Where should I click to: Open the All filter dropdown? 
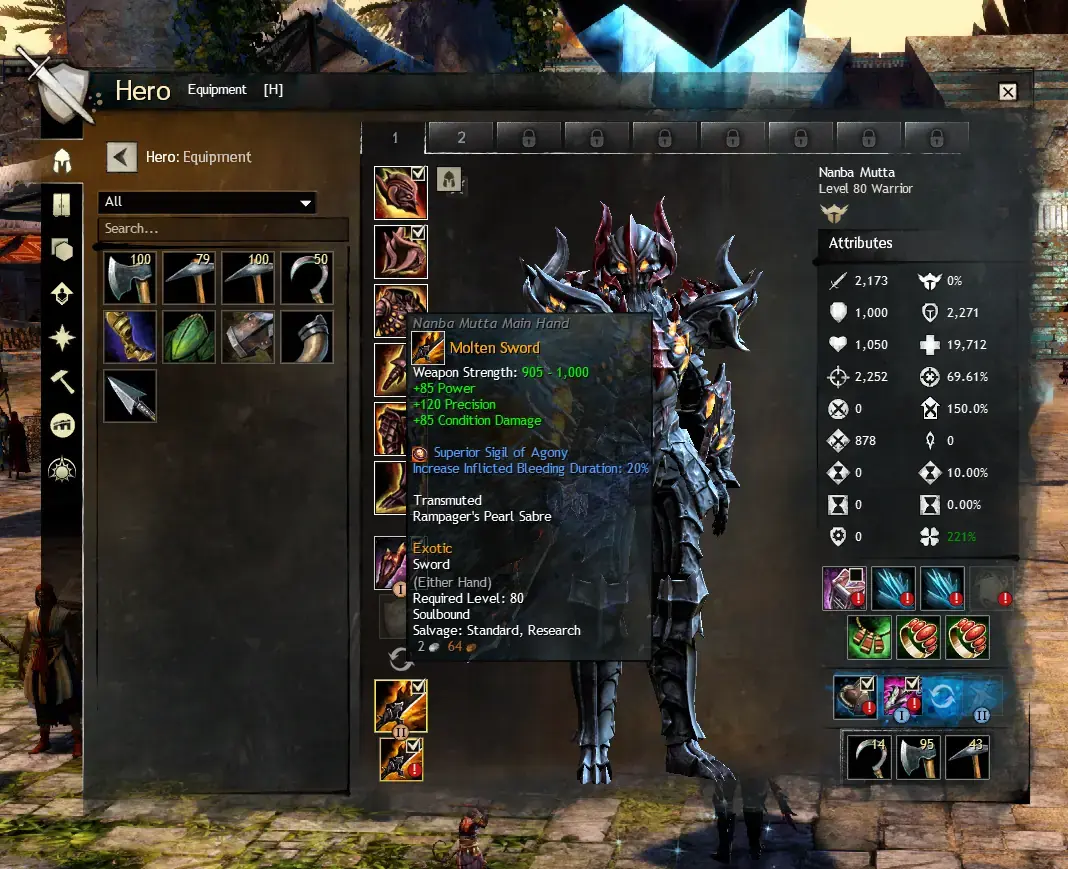point(207,202)
